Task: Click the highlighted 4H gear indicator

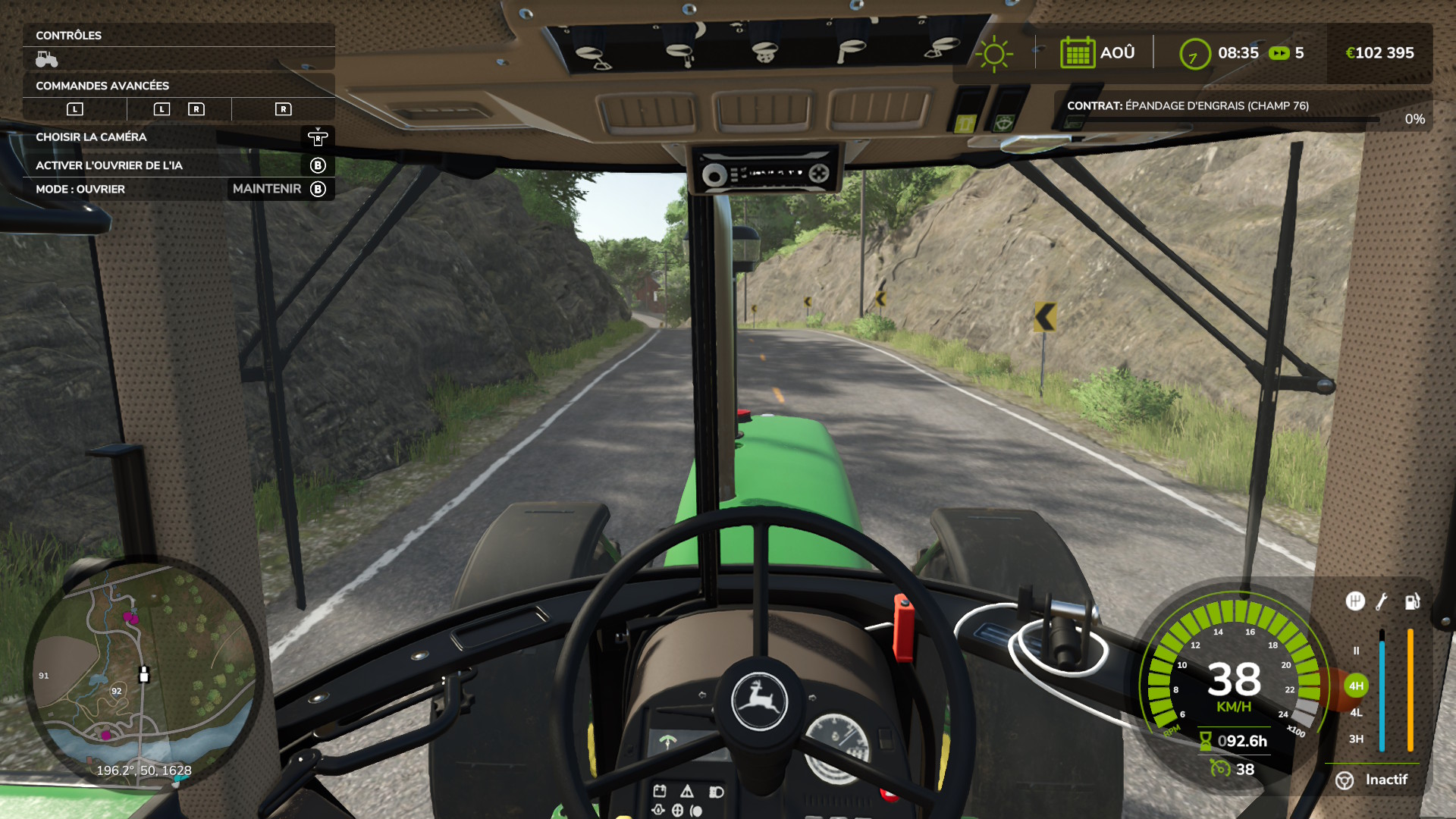Action: tap(1356, 686)
